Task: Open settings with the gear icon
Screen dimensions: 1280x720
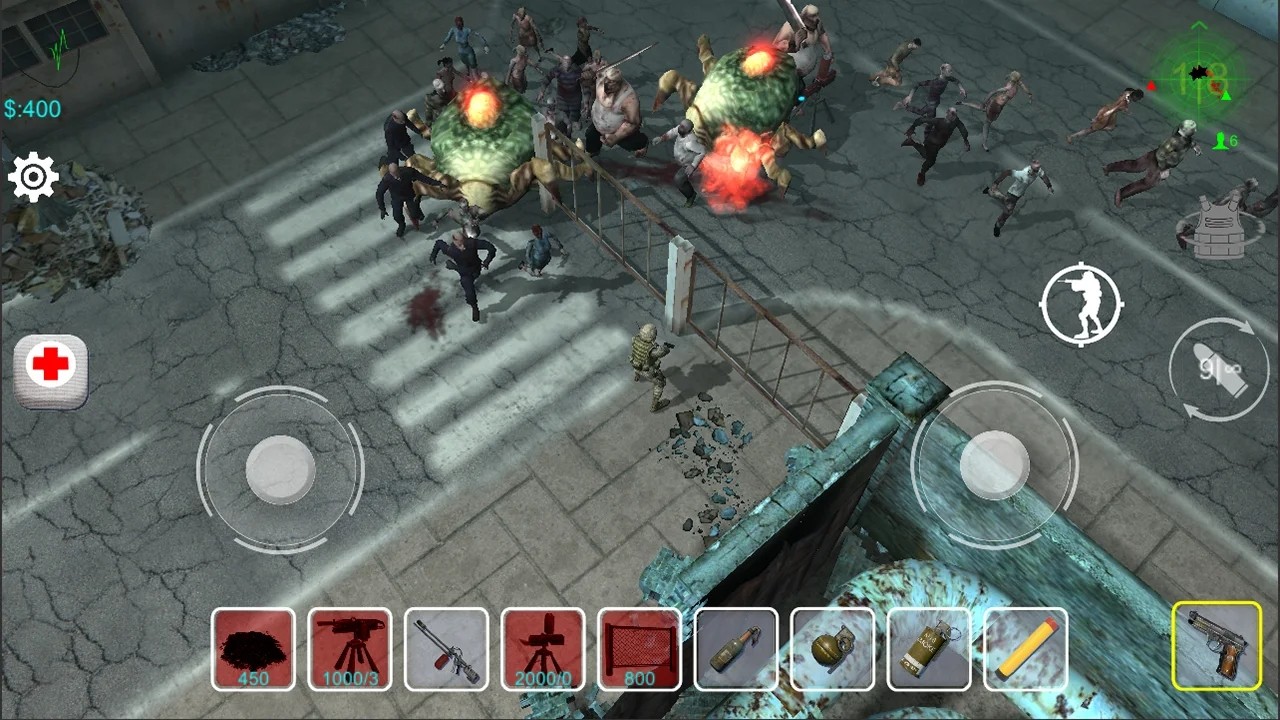Action: (34, 178)
